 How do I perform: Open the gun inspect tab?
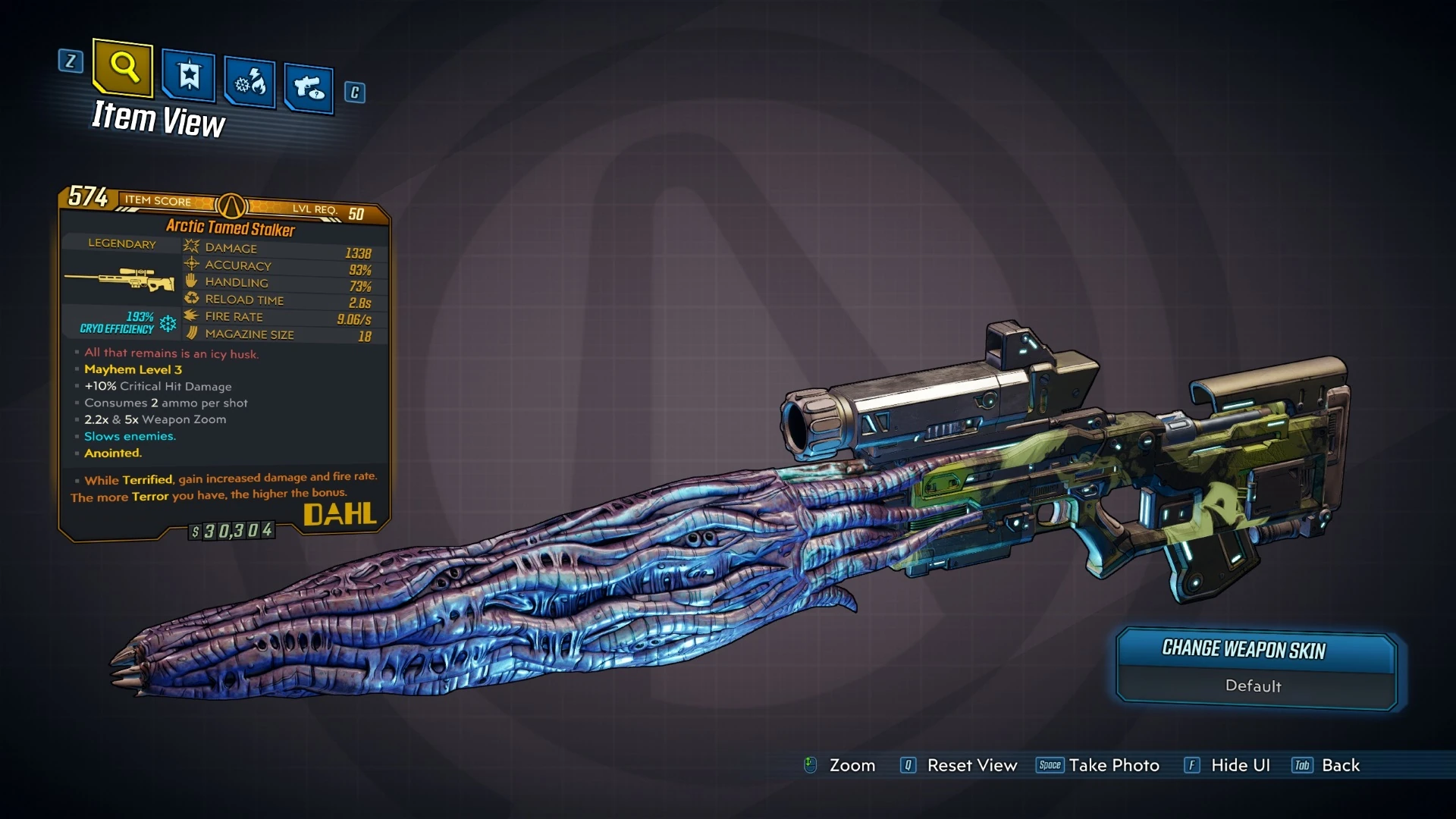309,89
